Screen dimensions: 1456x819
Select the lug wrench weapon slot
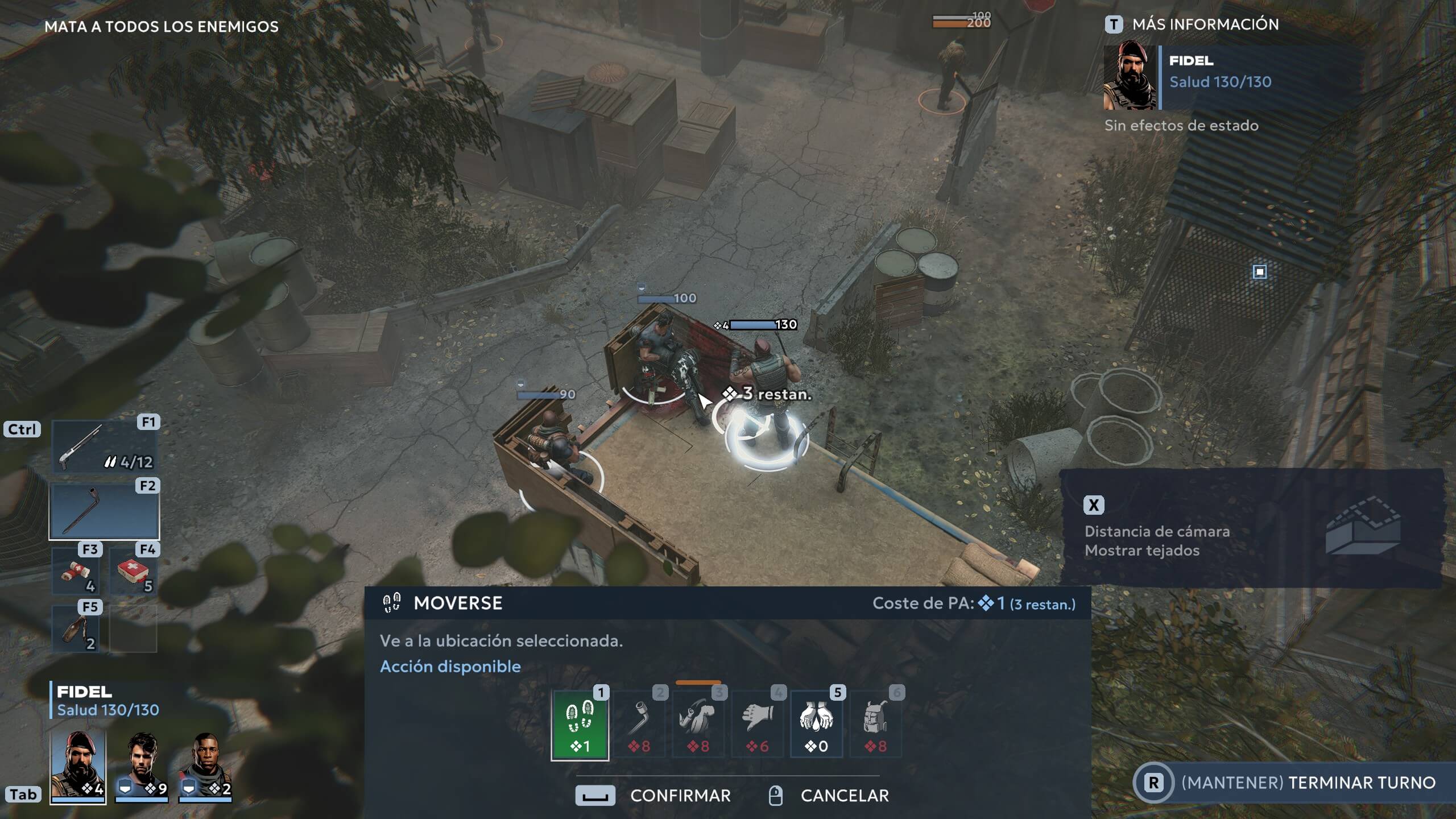(104, 511)
